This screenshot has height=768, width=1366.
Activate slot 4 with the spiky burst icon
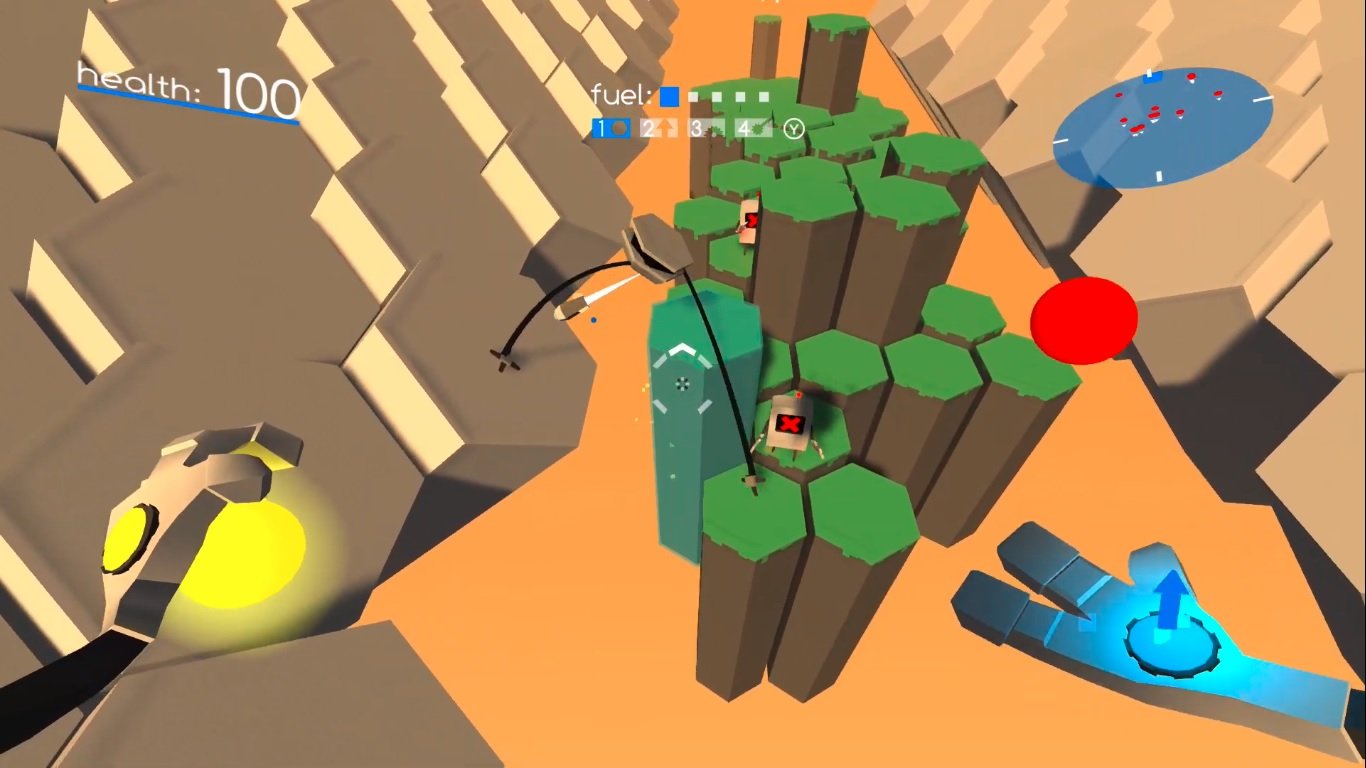point(754,128)
